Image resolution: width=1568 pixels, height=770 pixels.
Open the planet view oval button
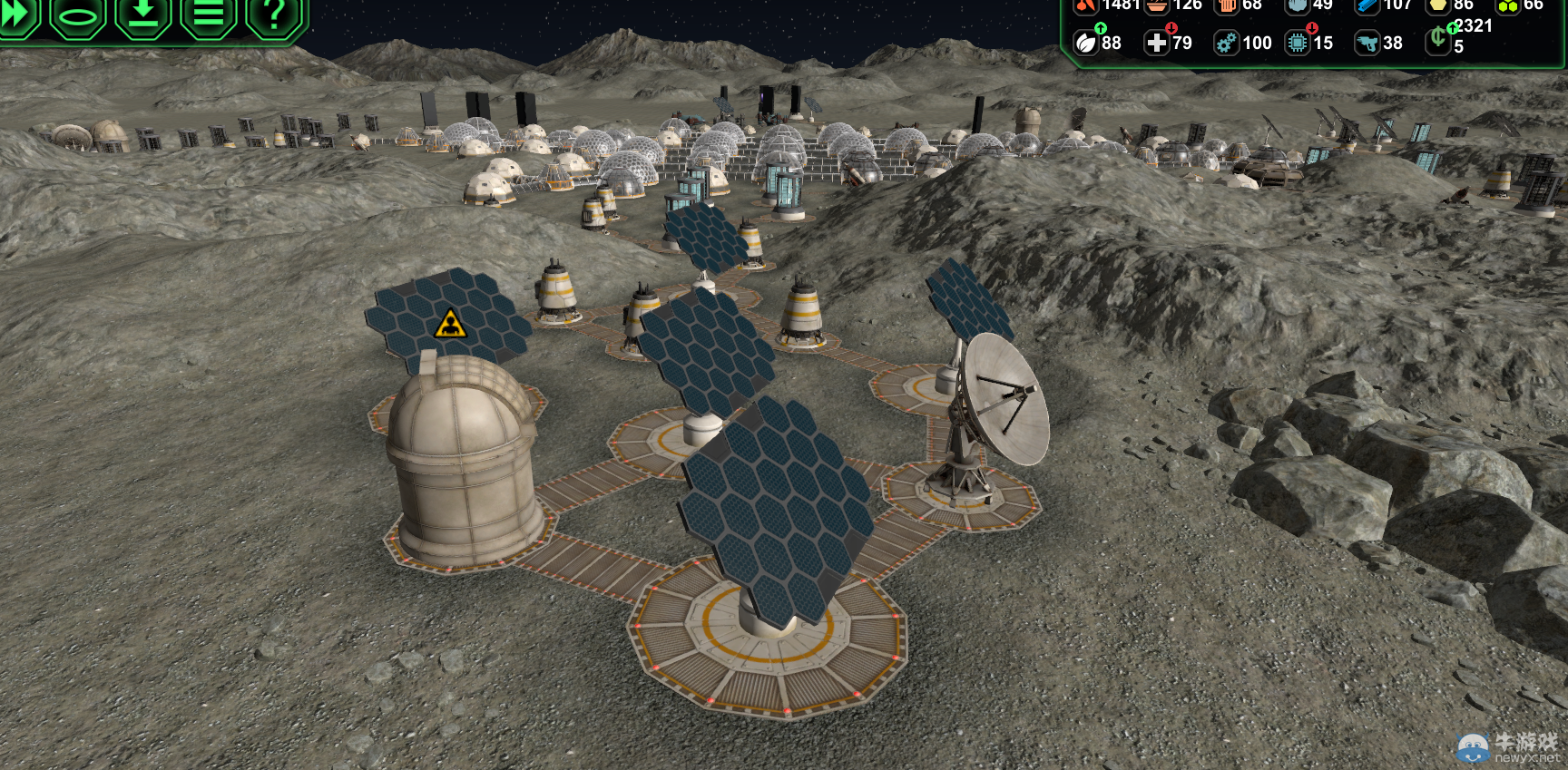[77, 14]
